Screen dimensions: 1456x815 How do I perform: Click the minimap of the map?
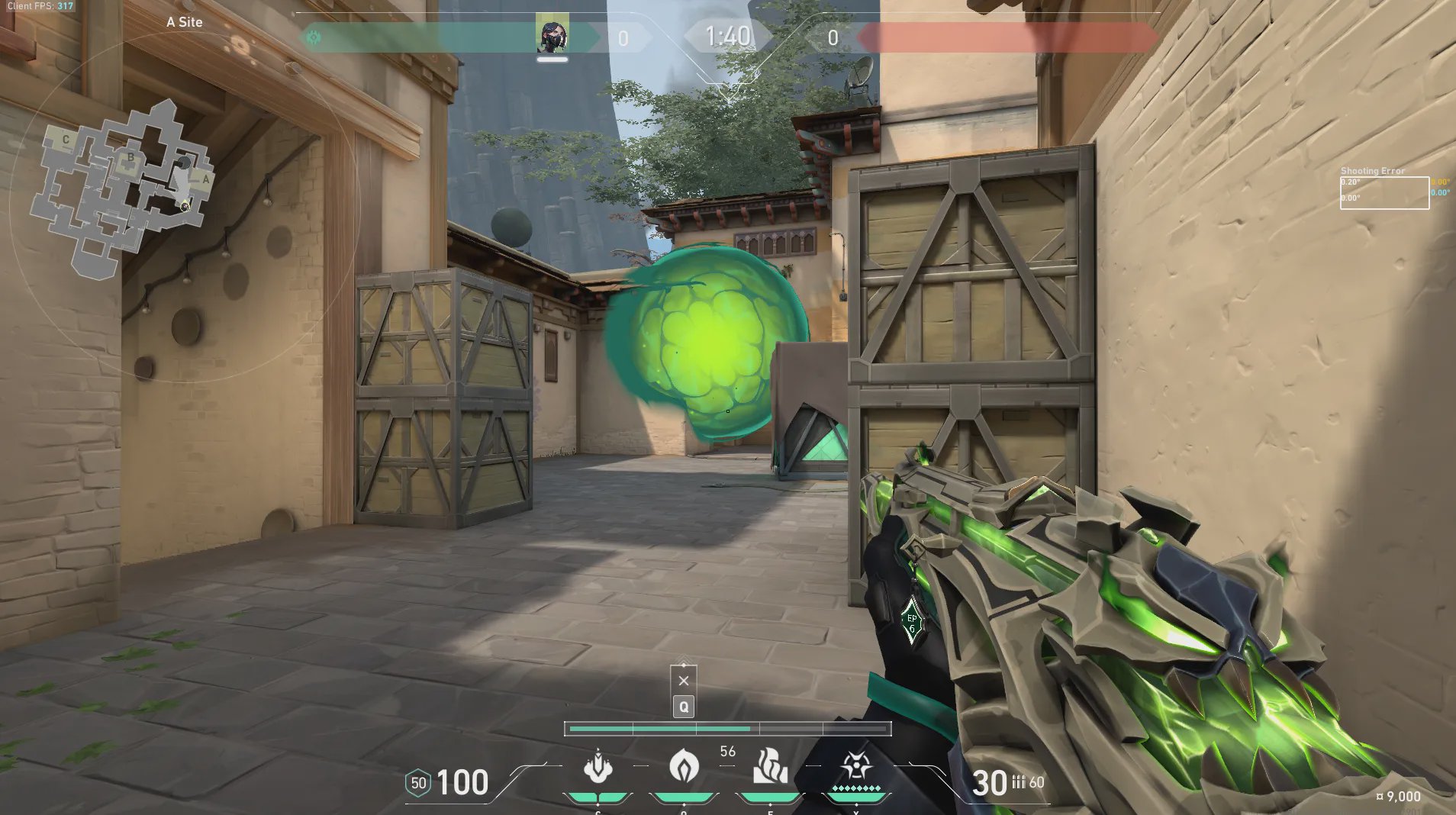point(122,188)
